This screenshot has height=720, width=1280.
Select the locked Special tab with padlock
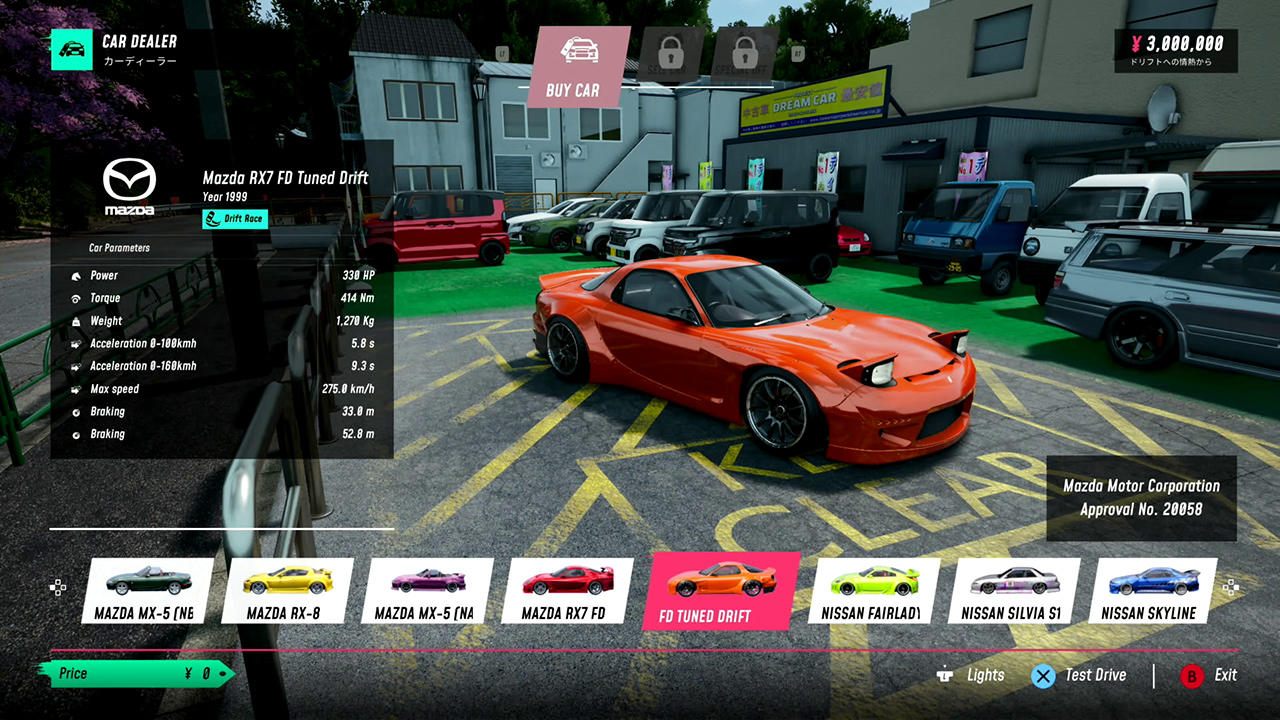tap(745, 55)
